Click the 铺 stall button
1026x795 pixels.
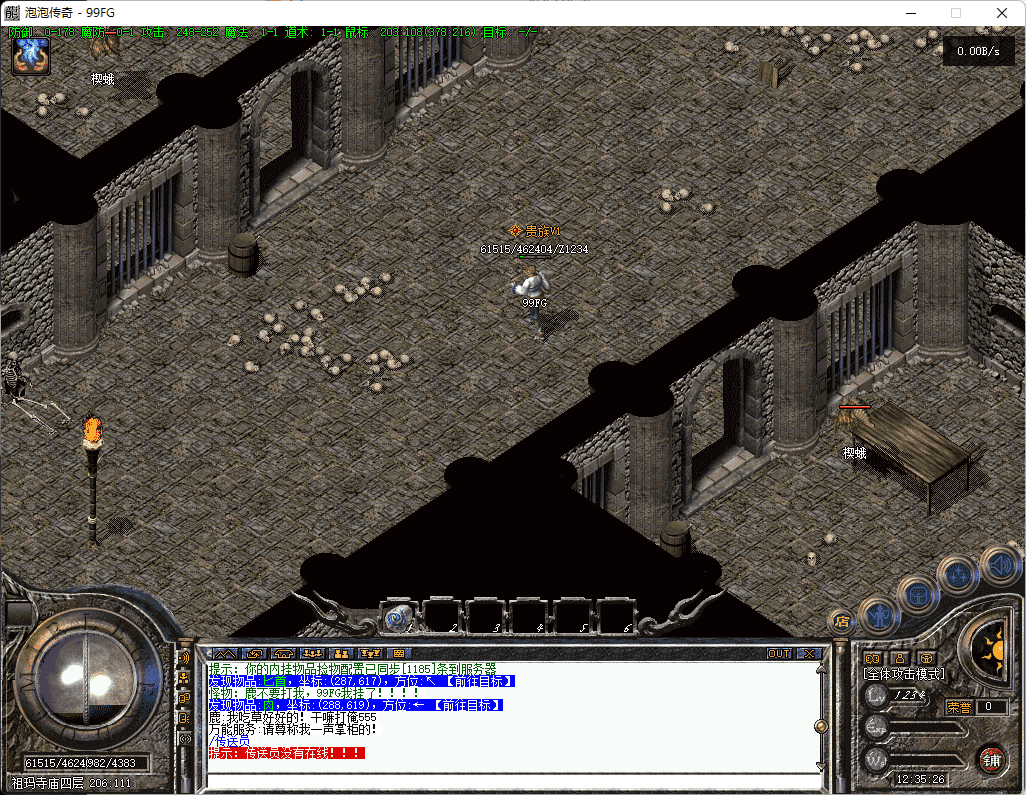tap(992, 759)
